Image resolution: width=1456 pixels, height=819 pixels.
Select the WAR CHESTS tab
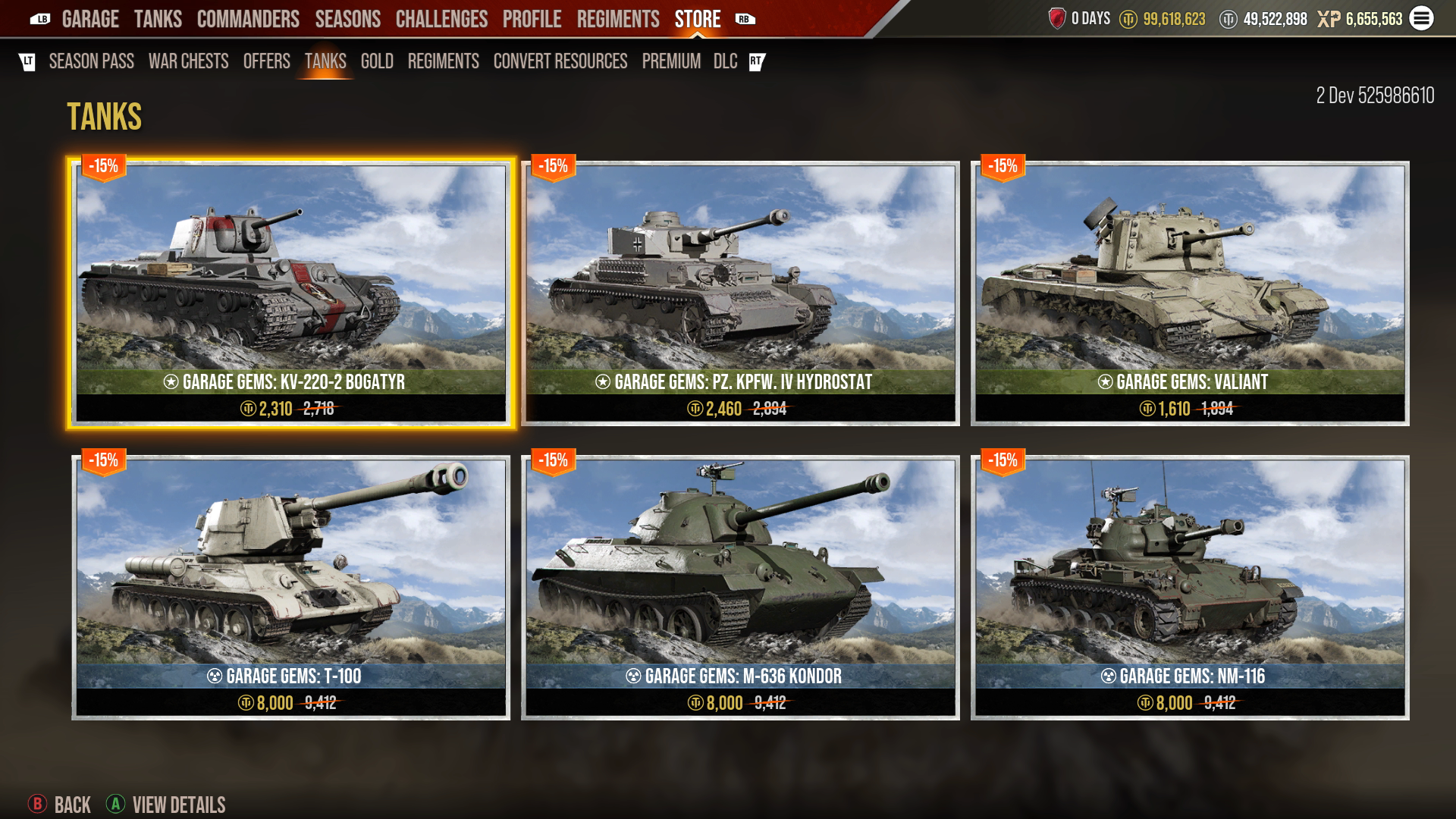(190, 62)
